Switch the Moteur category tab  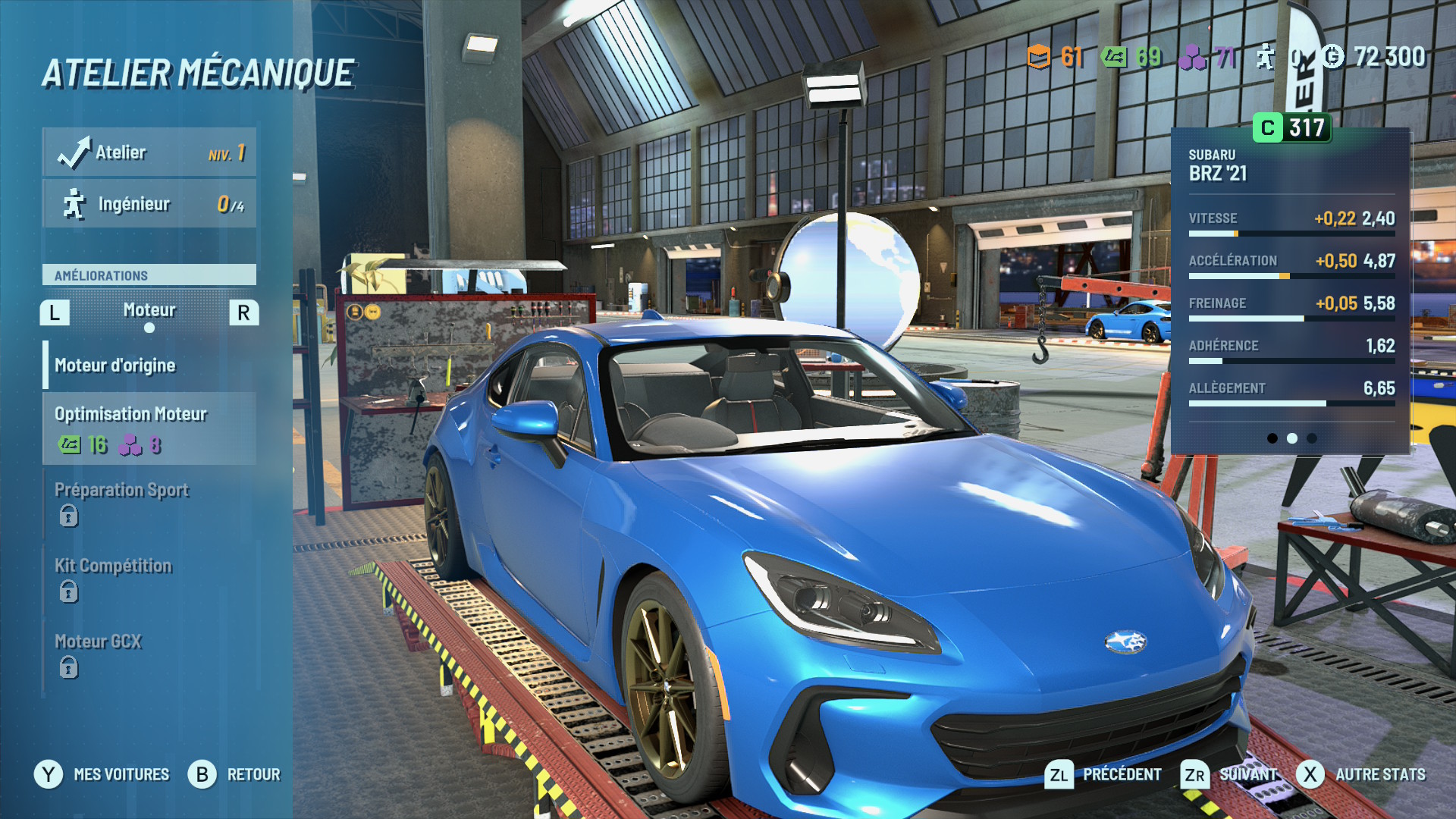tap(149, 311)
